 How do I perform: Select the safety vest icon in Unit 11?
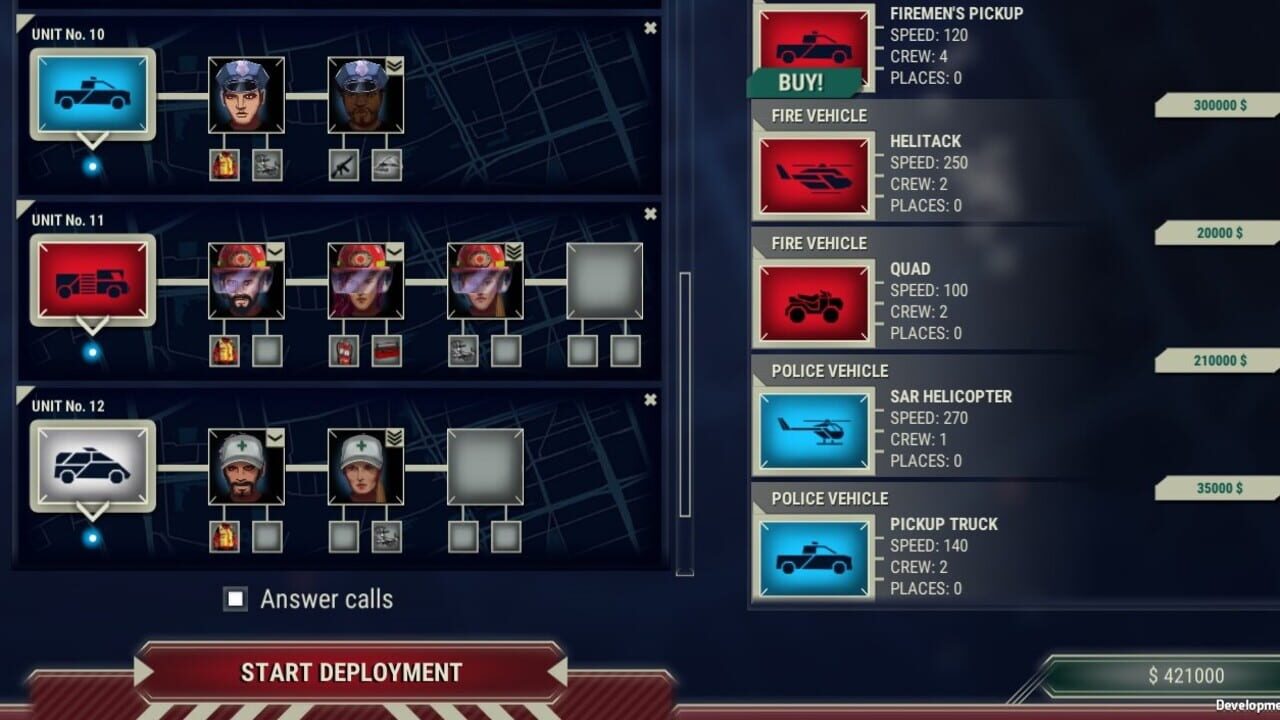tap(225, 351)
